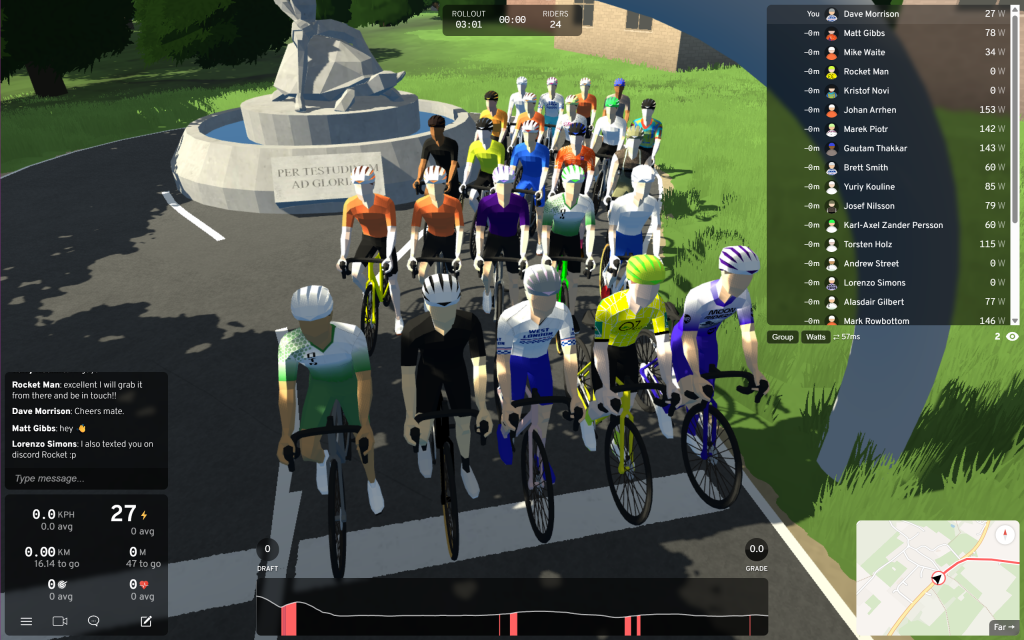Image resolution: width=1024 pixels, height=640 pixels.
Task: Click the rider list scrollbar down arrow
Action: (x=1016, y=320)
